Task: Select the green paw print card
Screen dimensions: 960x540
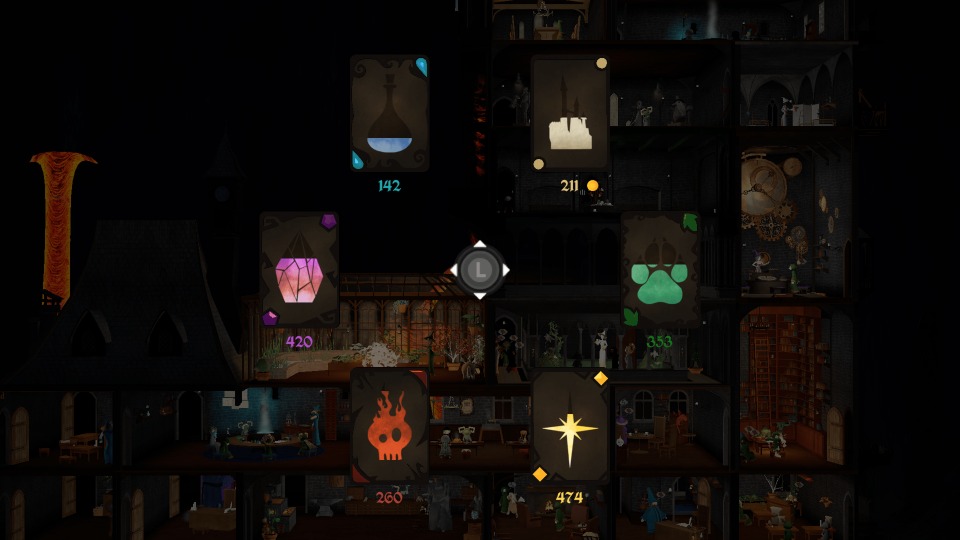Action: tap(660, 270)
